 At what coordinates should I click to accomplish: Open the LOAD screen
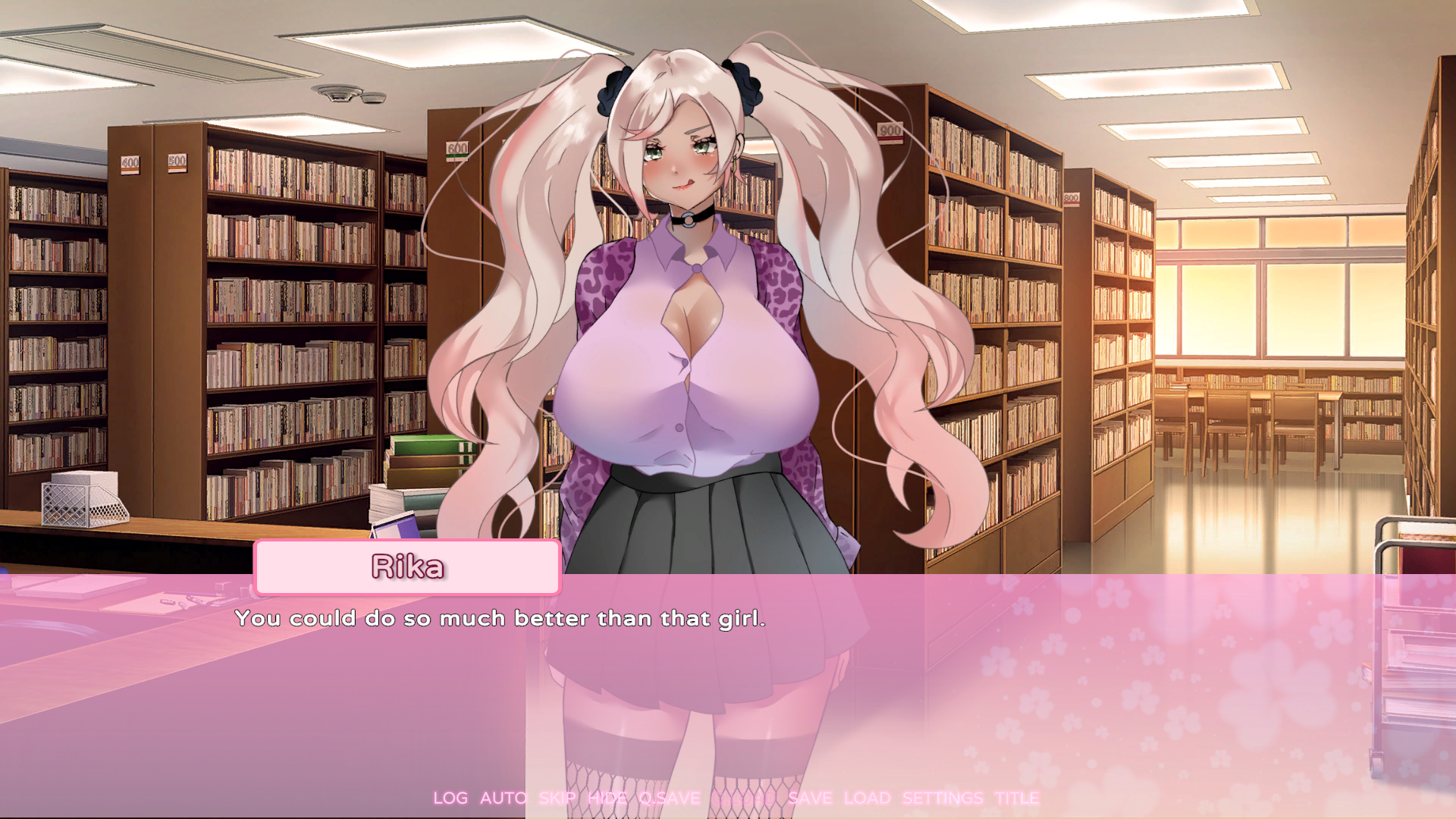pyautogui.click(x=869, y=798)
